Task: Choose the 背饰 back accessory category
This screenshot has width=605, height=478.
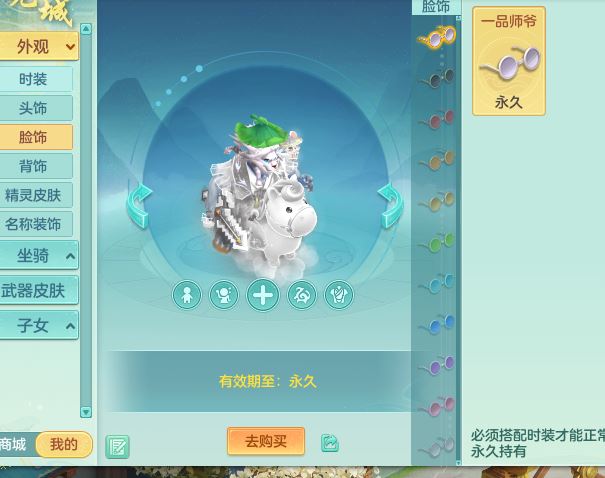Action: (x=33, y=166)
